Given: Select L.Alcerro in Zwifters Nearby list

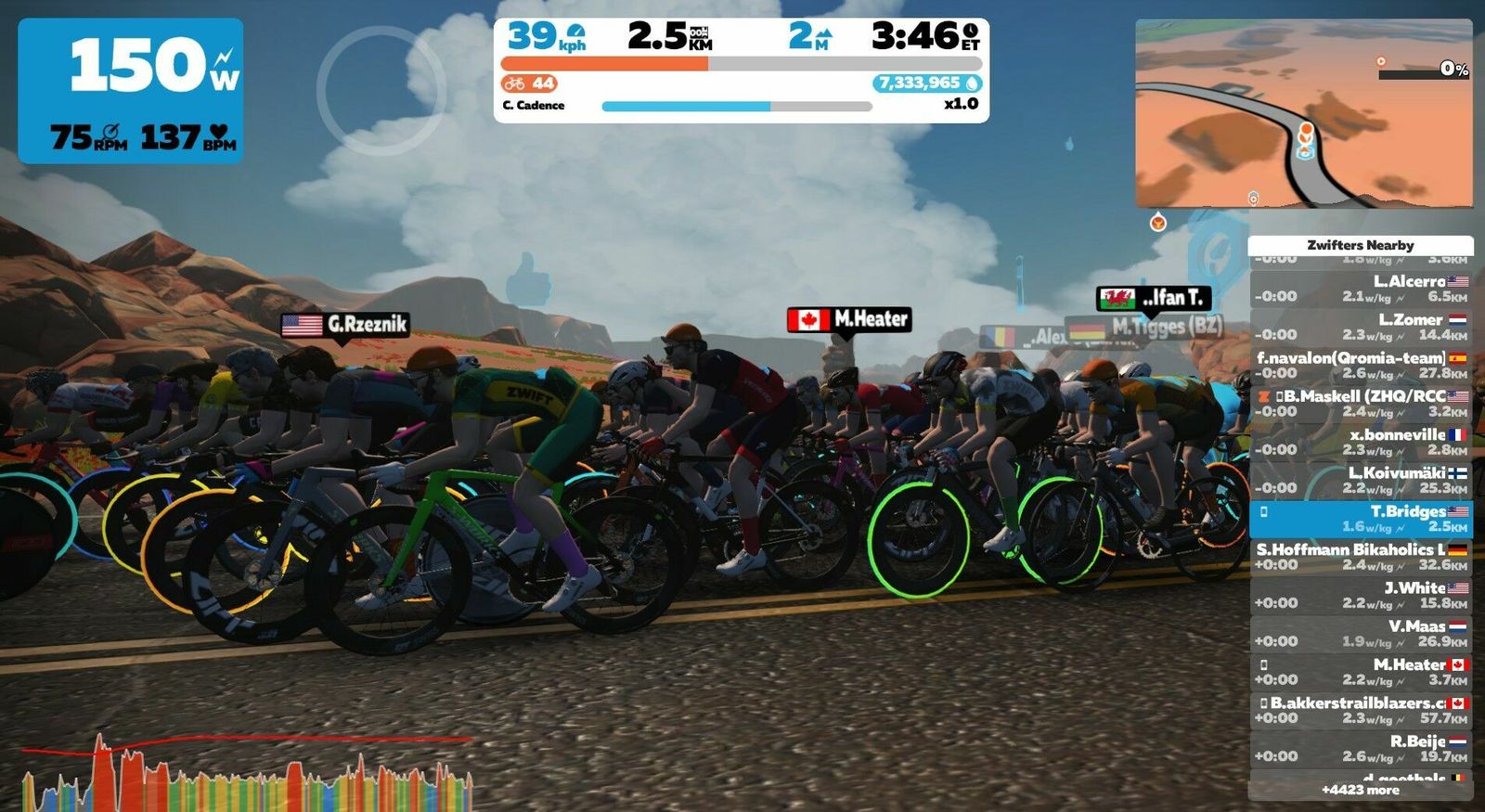Looking at the screenshot, I should [x=1361, y=289].
